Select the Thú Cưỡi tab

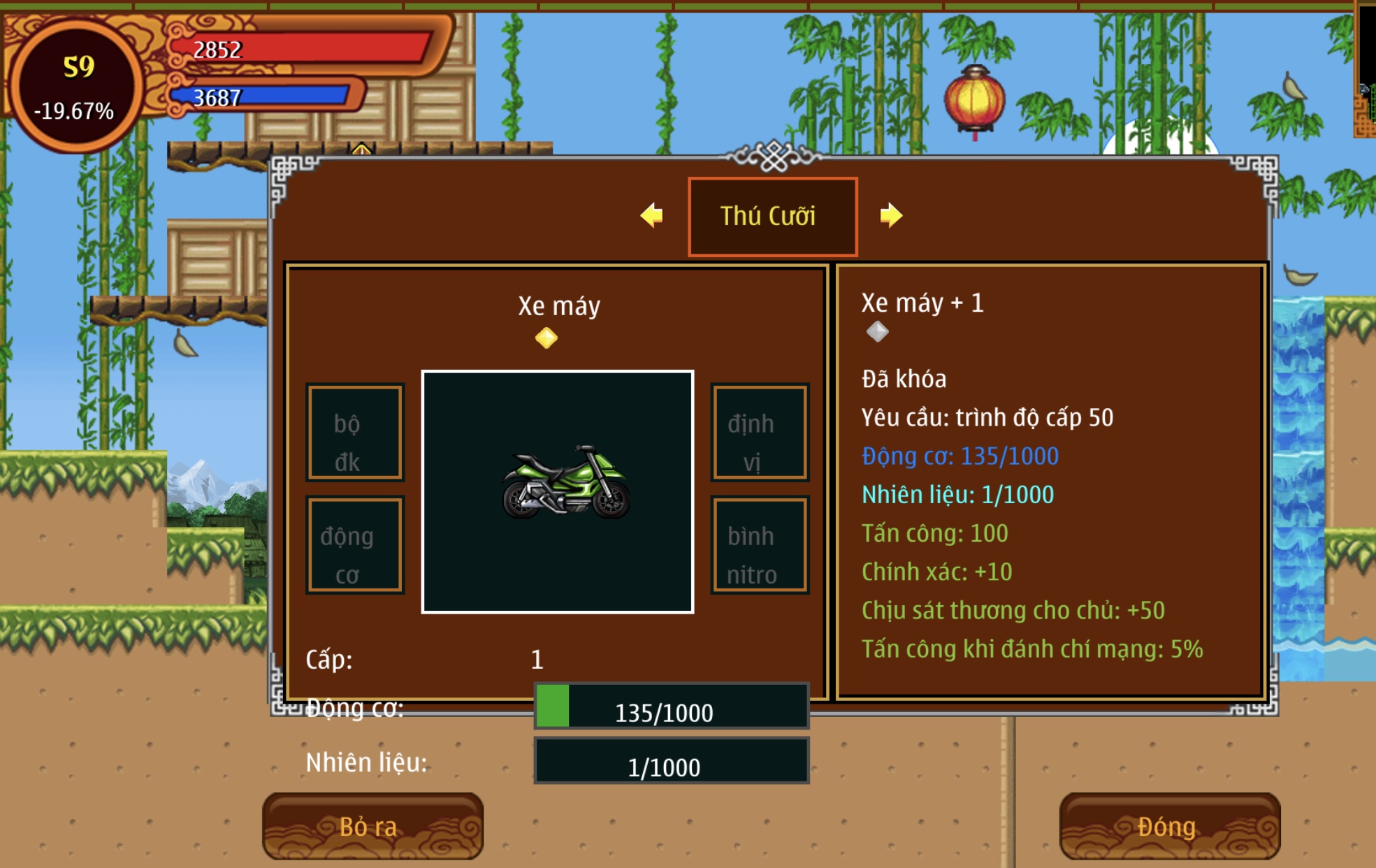point(772,217)
